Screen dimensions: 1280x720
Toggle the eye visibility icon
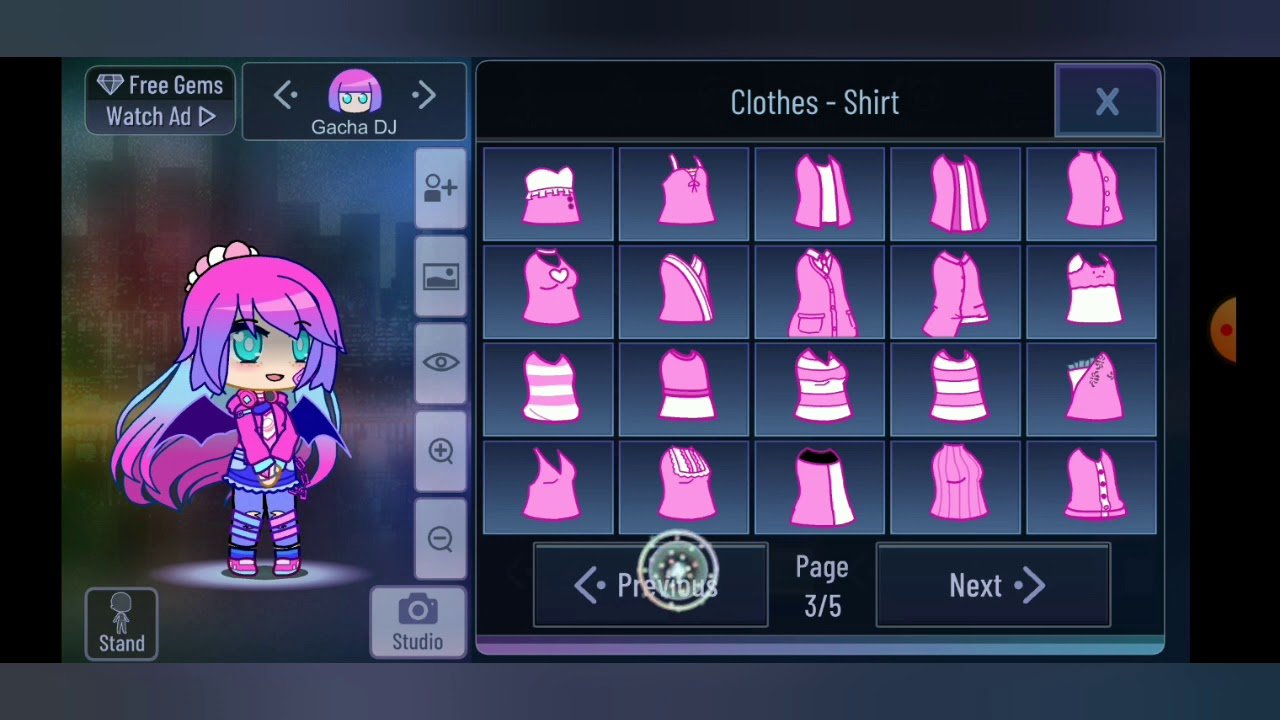440,363
